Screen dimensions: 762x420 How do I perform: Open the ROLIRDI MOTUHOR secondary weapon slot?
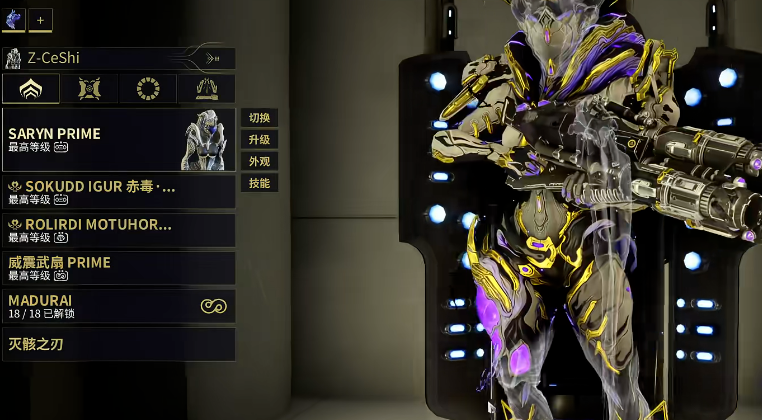pyautogui.click(x=118, y=230)
